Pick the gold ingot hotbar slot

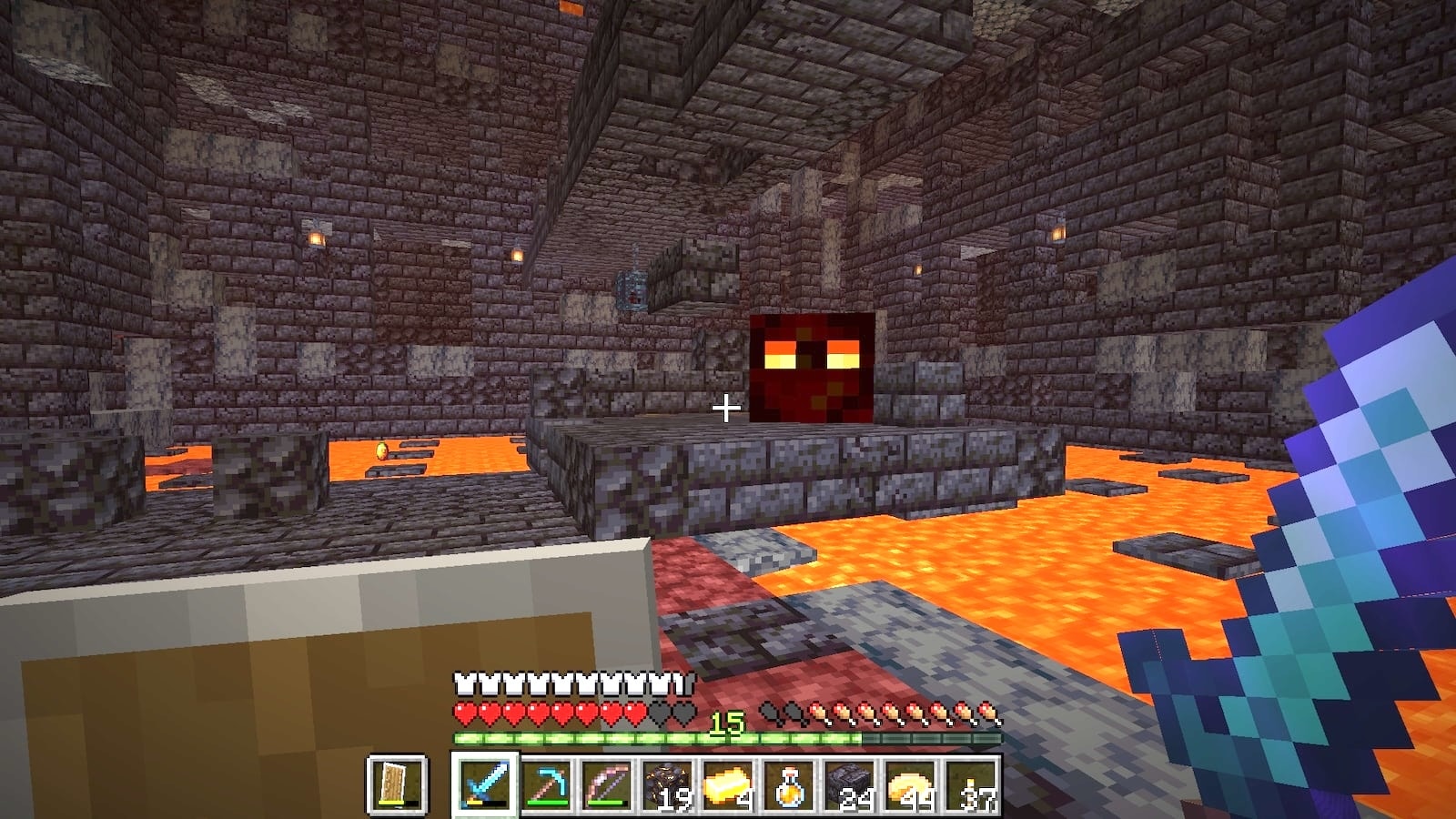pos(728,784)
